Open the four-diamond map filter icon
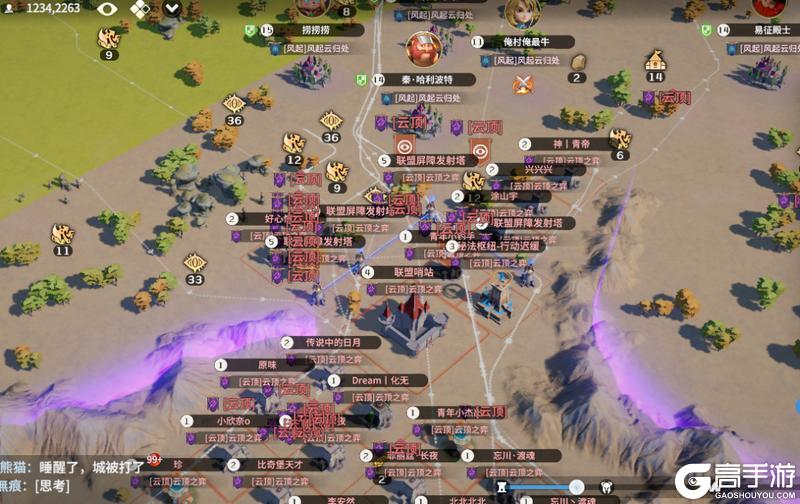 tap(140, 9)
